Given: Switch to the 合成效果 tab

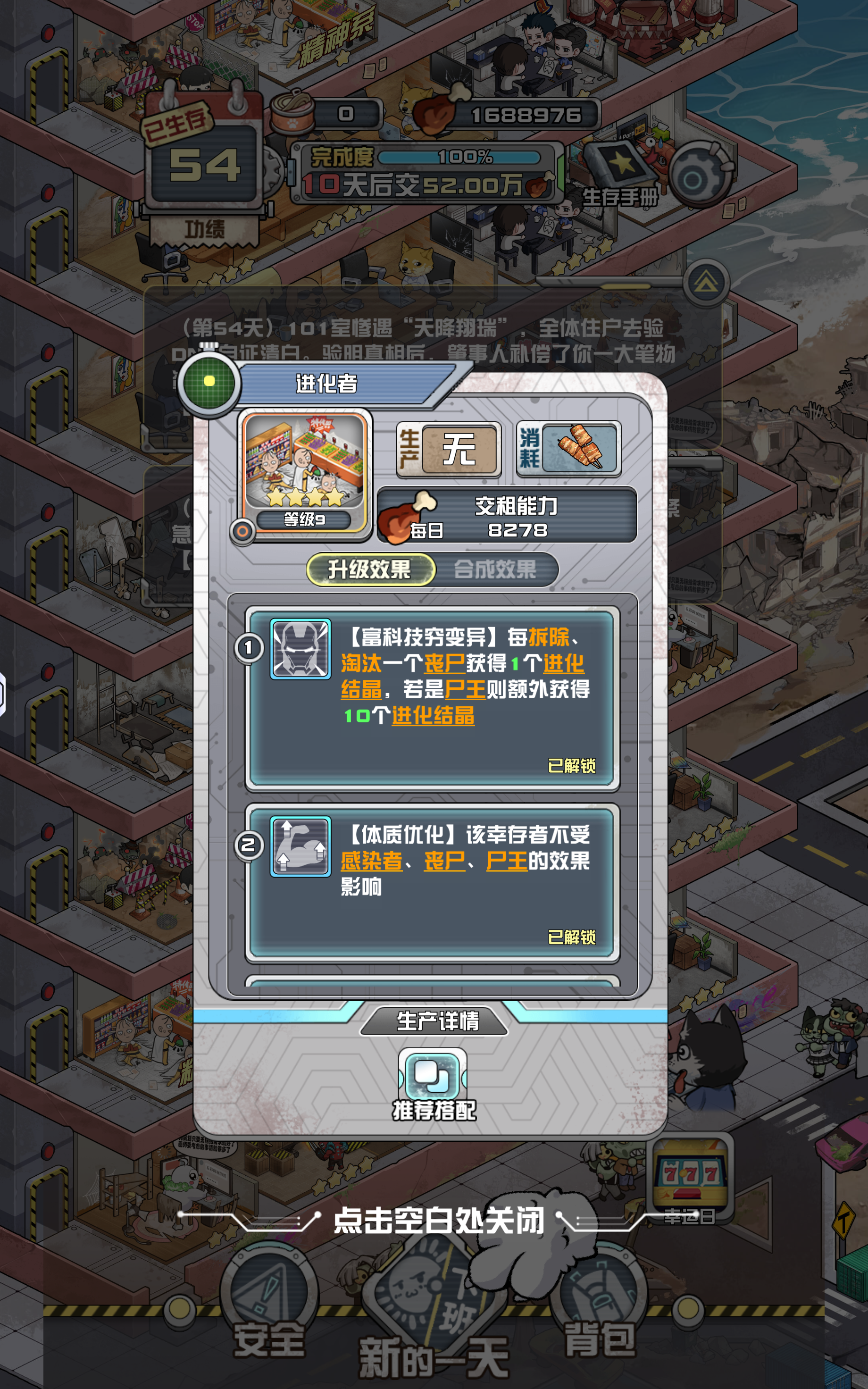Looking at the screenshot, I should [x=495, y=569].
